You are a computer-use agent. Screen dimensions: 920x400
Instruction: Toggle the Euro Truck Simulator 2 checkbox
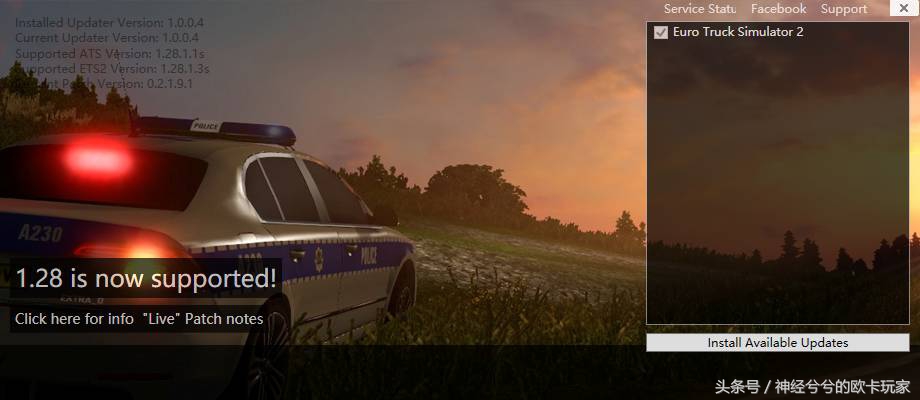661,33
